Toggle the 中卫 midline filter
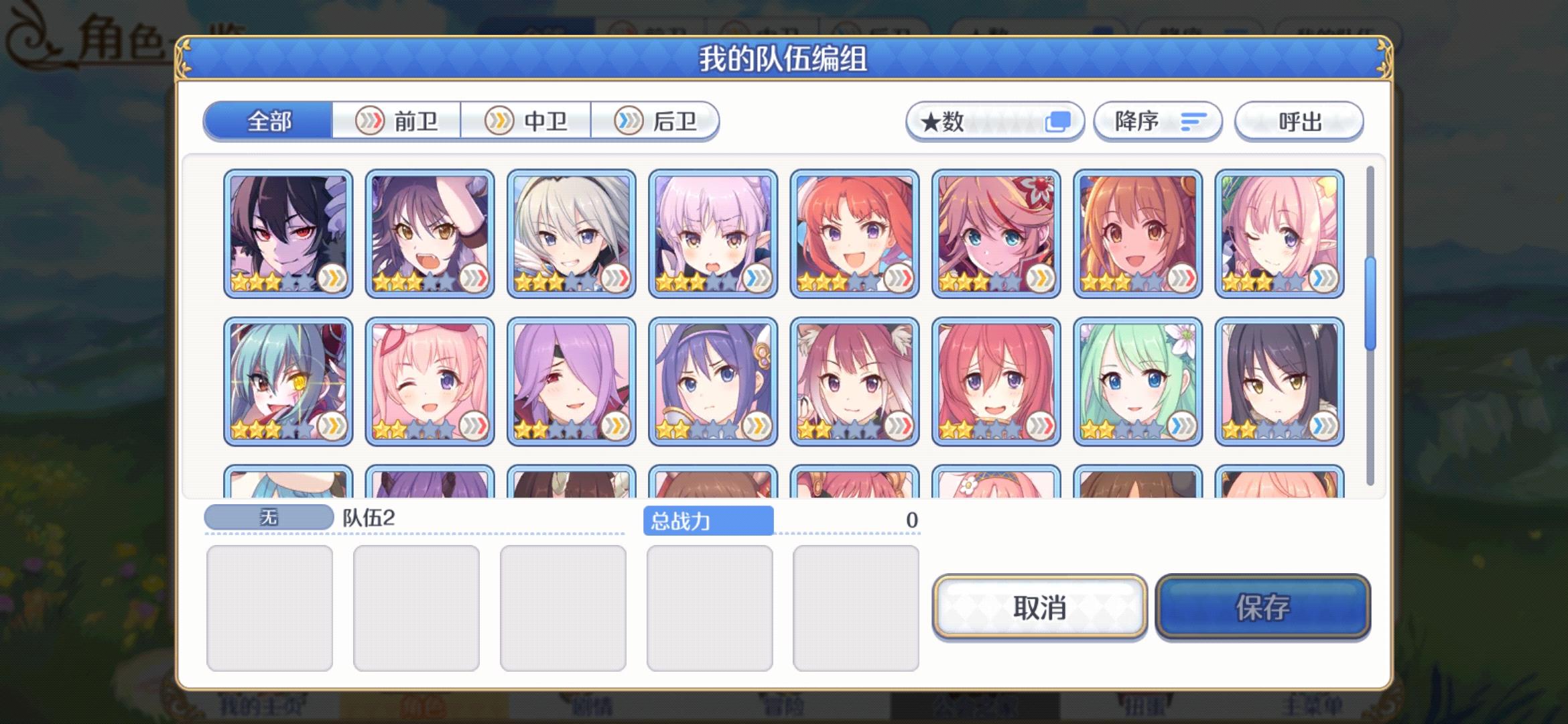 click(527, 121)
